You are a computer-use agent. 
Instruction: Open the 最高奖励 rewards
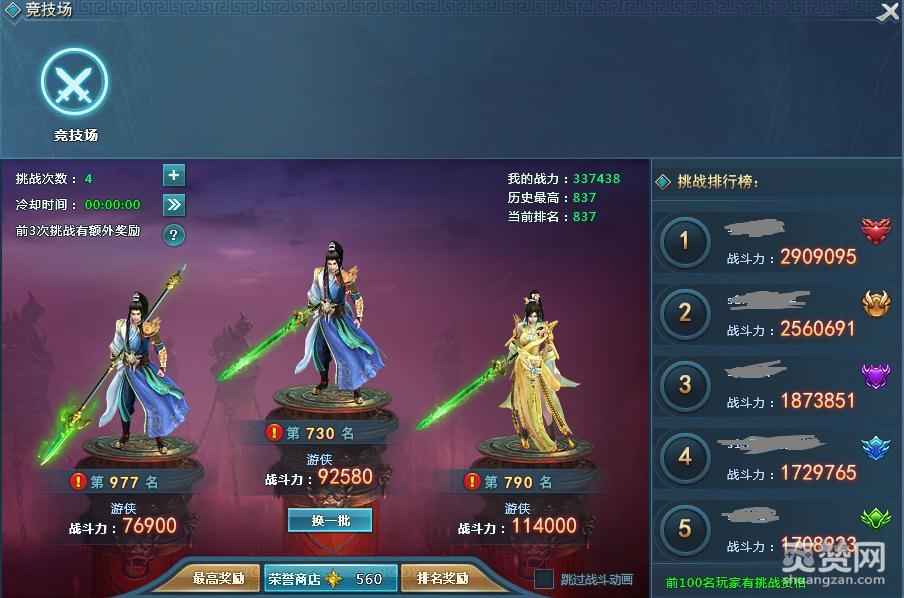click(217, 578)
